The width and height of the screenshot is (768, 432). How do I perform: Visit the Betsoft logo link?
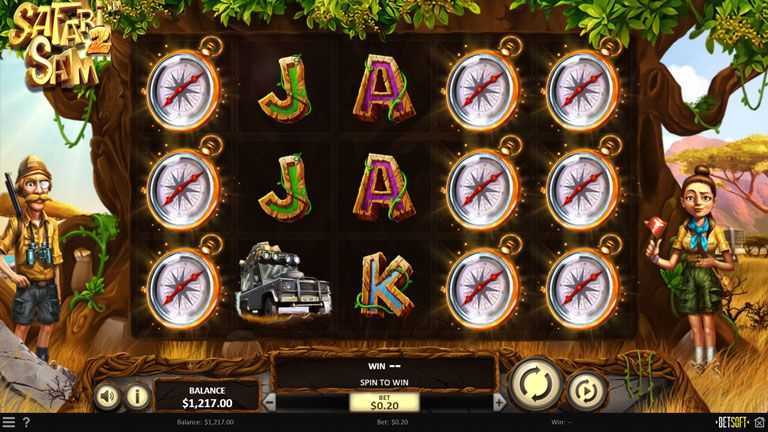coord(738,423)
